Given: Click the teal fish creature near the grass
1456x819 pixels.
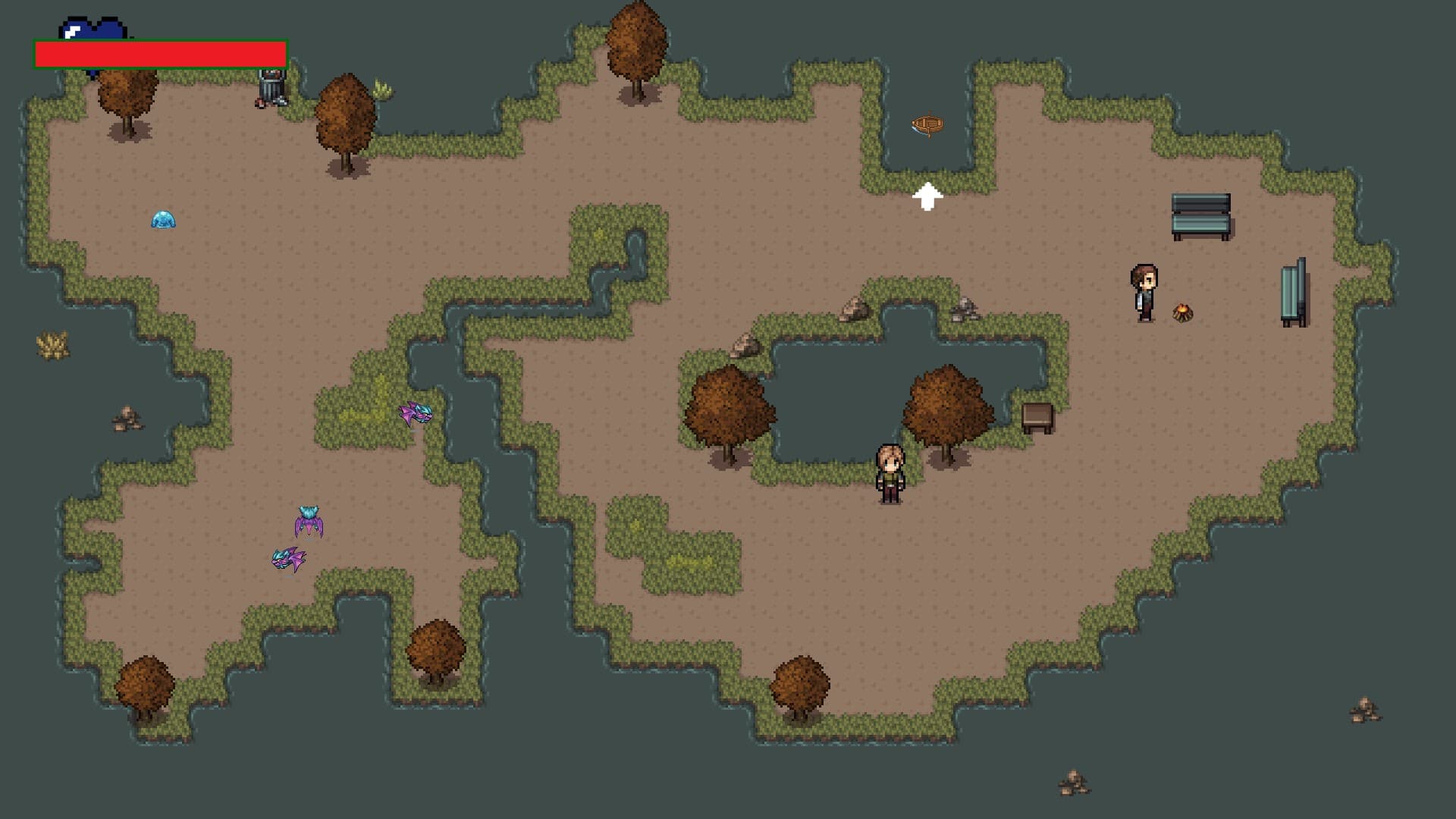Looking at the screenshot, I should [414, 413].
